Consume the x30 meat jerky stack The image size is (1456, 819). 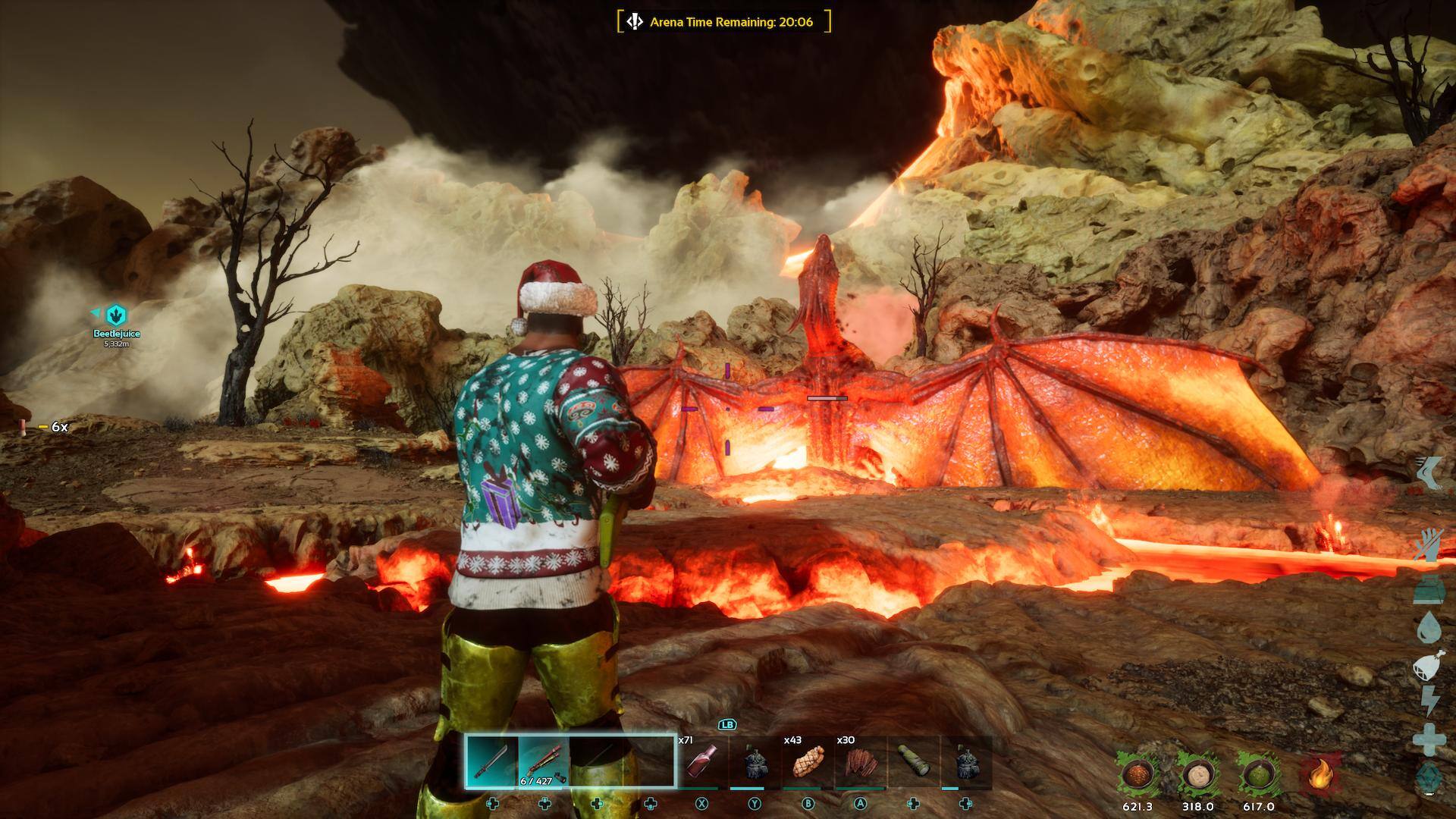click(x=860, y=762)
